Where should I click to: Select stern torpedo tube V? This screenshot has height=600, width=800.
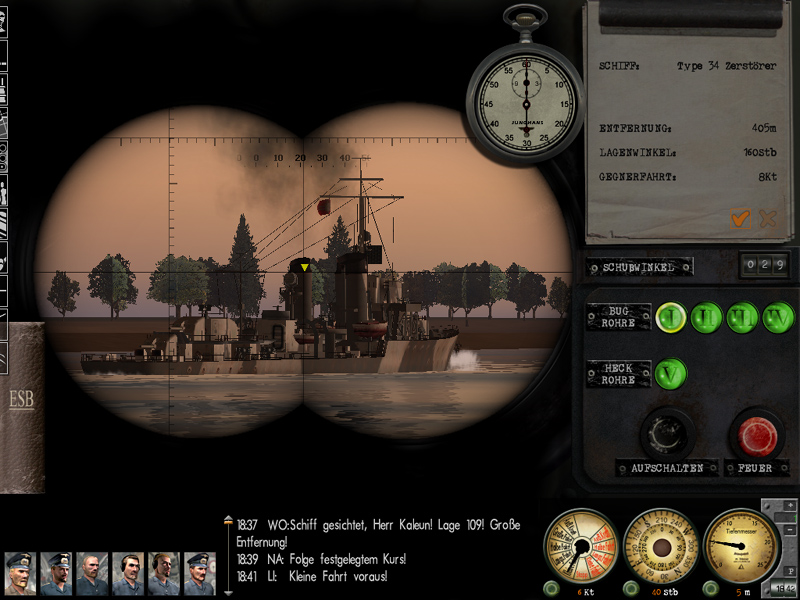point(672,375)
